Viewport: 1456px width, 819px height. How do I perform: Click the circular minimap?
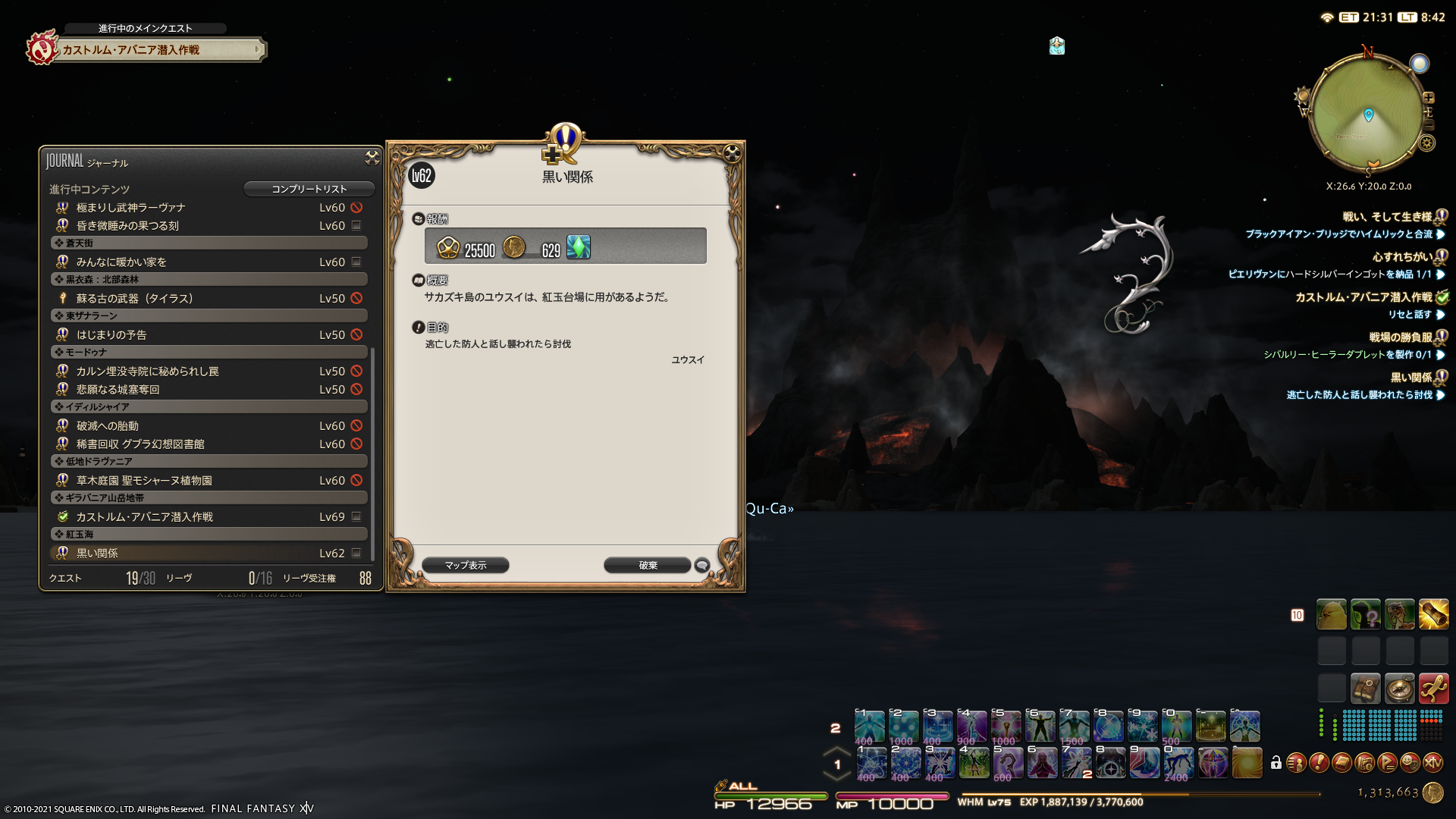point(1367,114)
